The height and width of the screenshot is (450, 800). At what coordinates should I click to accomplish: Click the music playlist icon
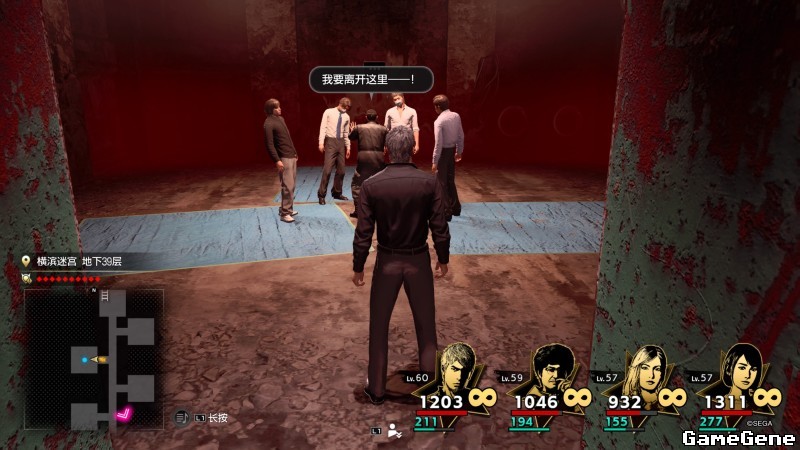182,417
